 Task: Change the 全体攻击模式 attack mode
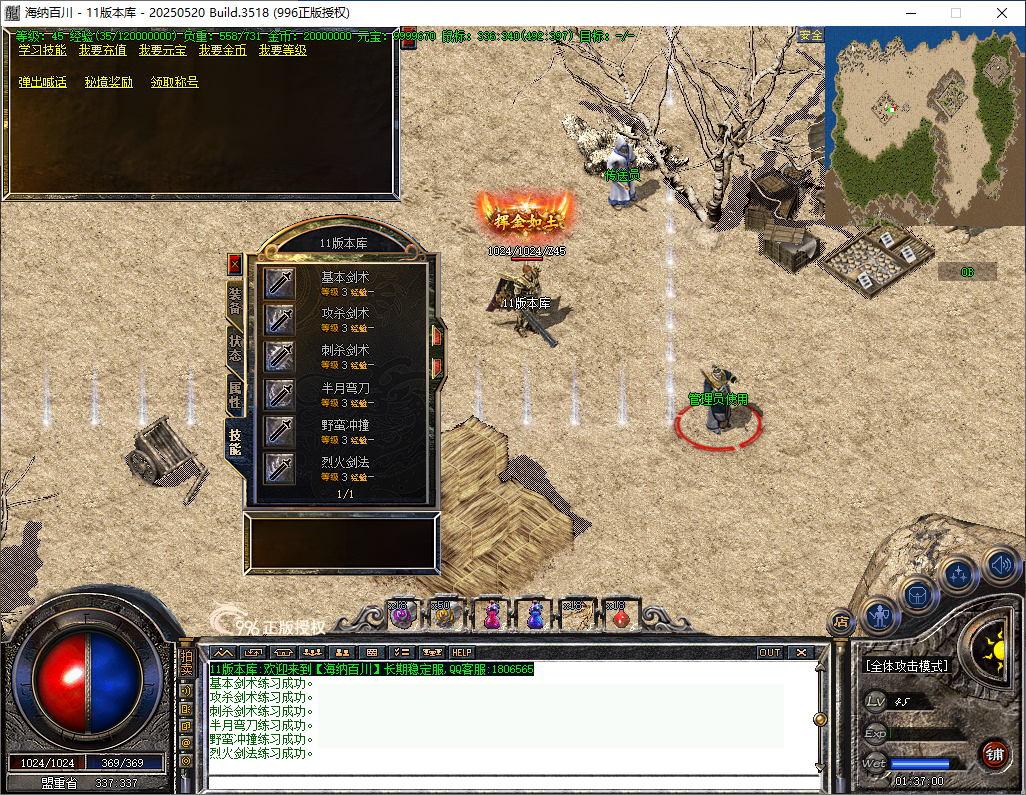pyautogui.click(x=907, y=666)
